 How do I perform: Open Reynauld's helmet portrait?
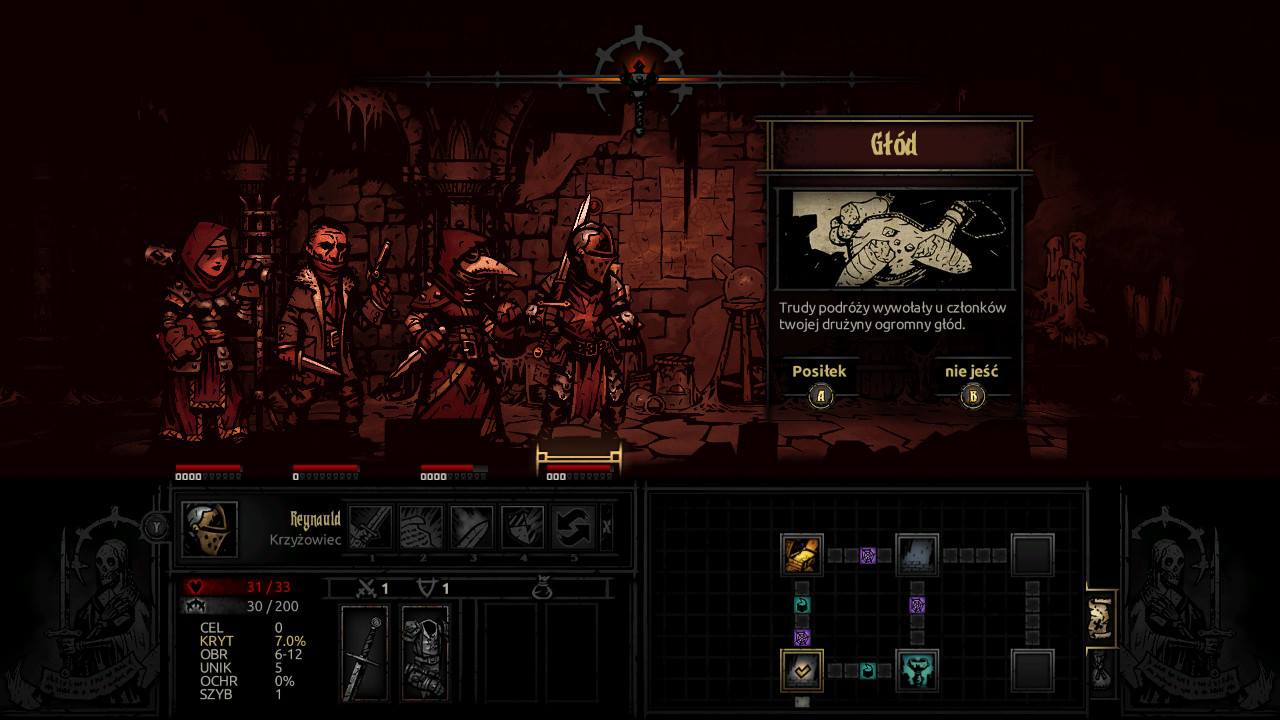click(x=210, y=529)
